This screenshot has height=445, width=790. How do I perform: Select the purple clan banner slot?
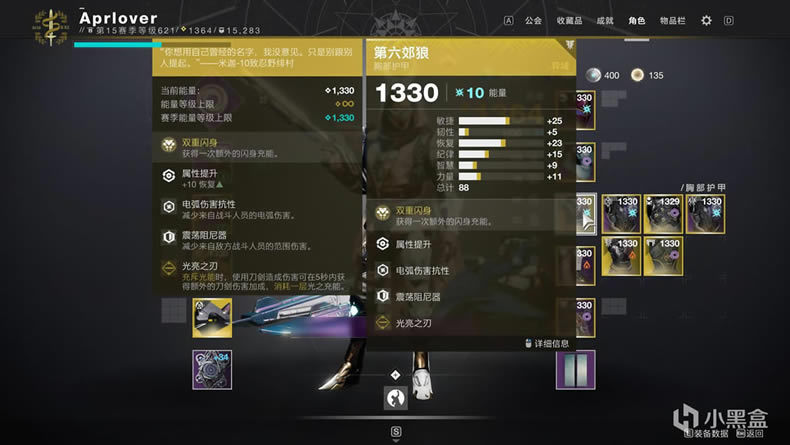tap(575, 369)
